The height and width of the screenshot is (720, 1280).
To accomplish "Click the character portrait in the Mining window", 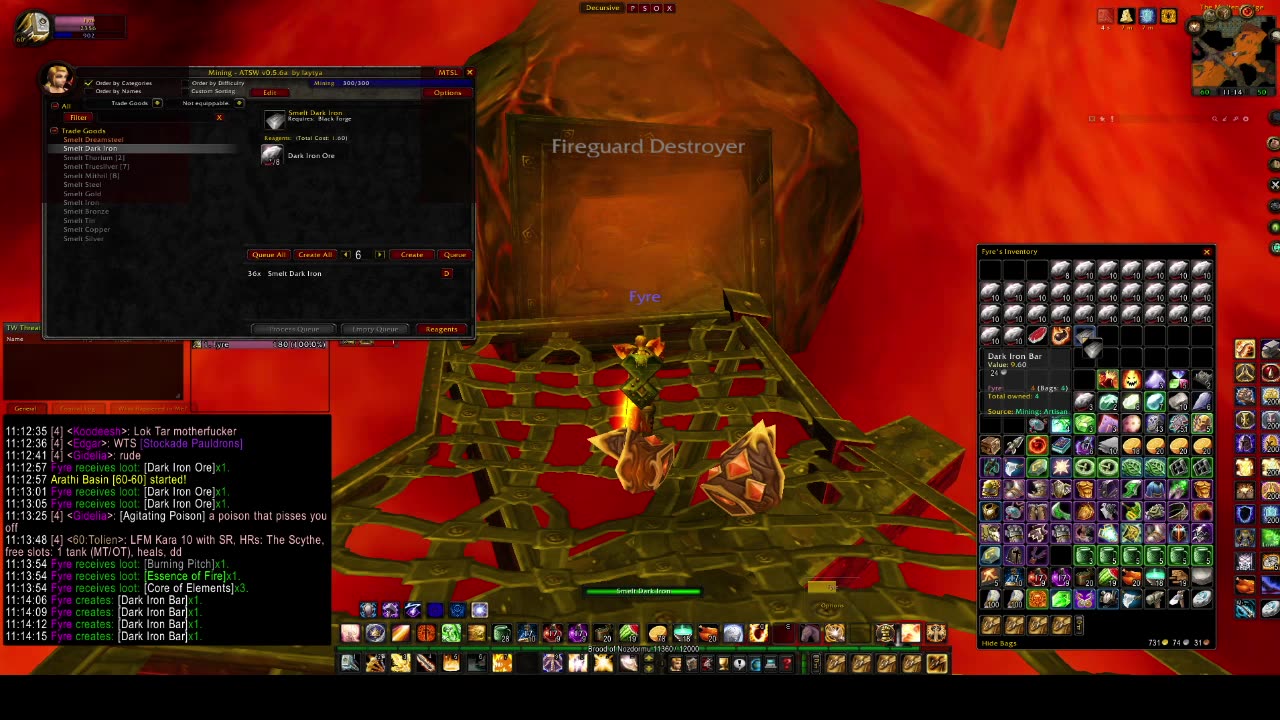I will 57,80.
